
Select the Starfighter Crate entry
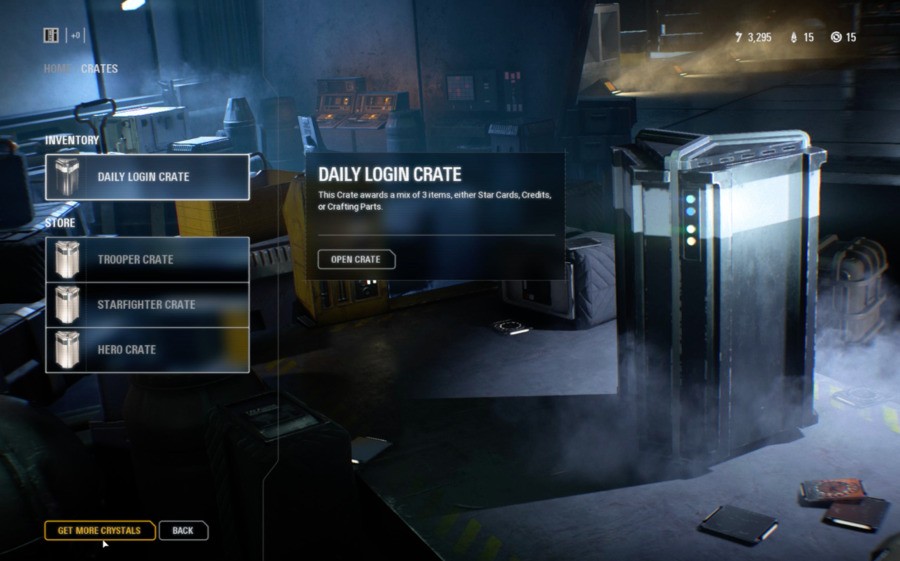coord(147,305)
